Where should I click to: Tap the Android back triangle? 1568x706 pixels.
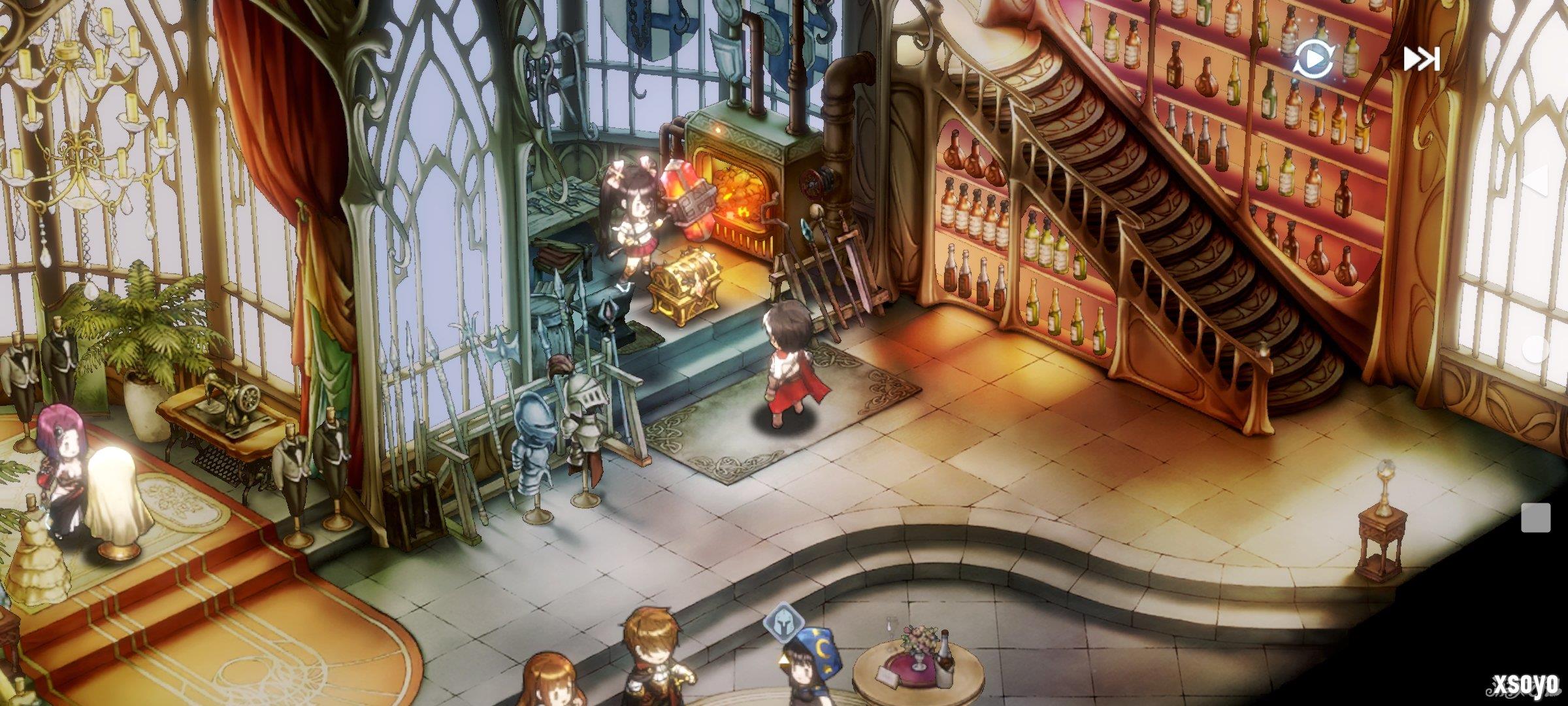tap(1535, 180)
